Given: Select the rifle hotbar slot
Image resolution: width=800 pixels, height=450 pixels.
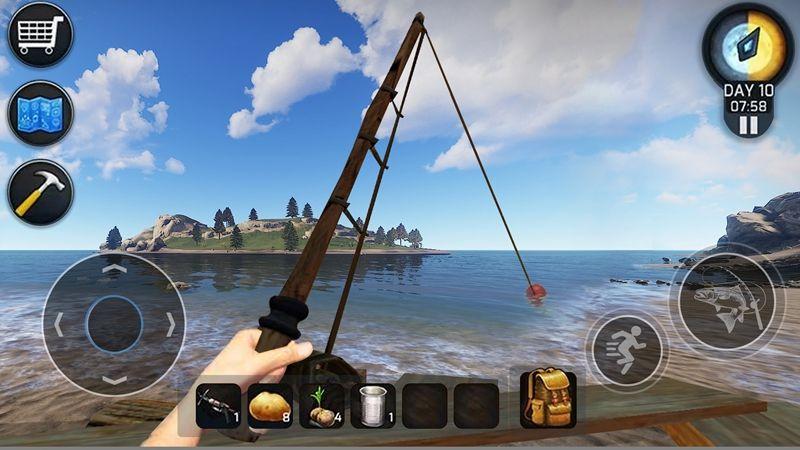Looking at the screenshot, I should pyautogui.click(x=218, y=406).
